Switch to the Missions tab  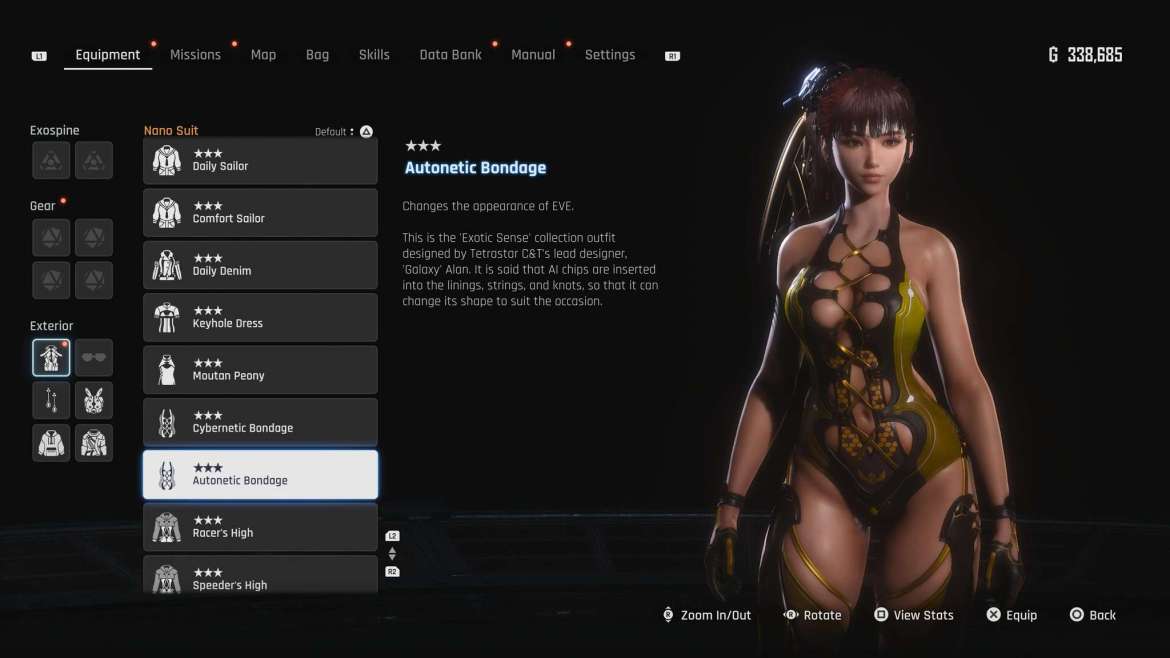pyautogui.click(x=195, y=55)
